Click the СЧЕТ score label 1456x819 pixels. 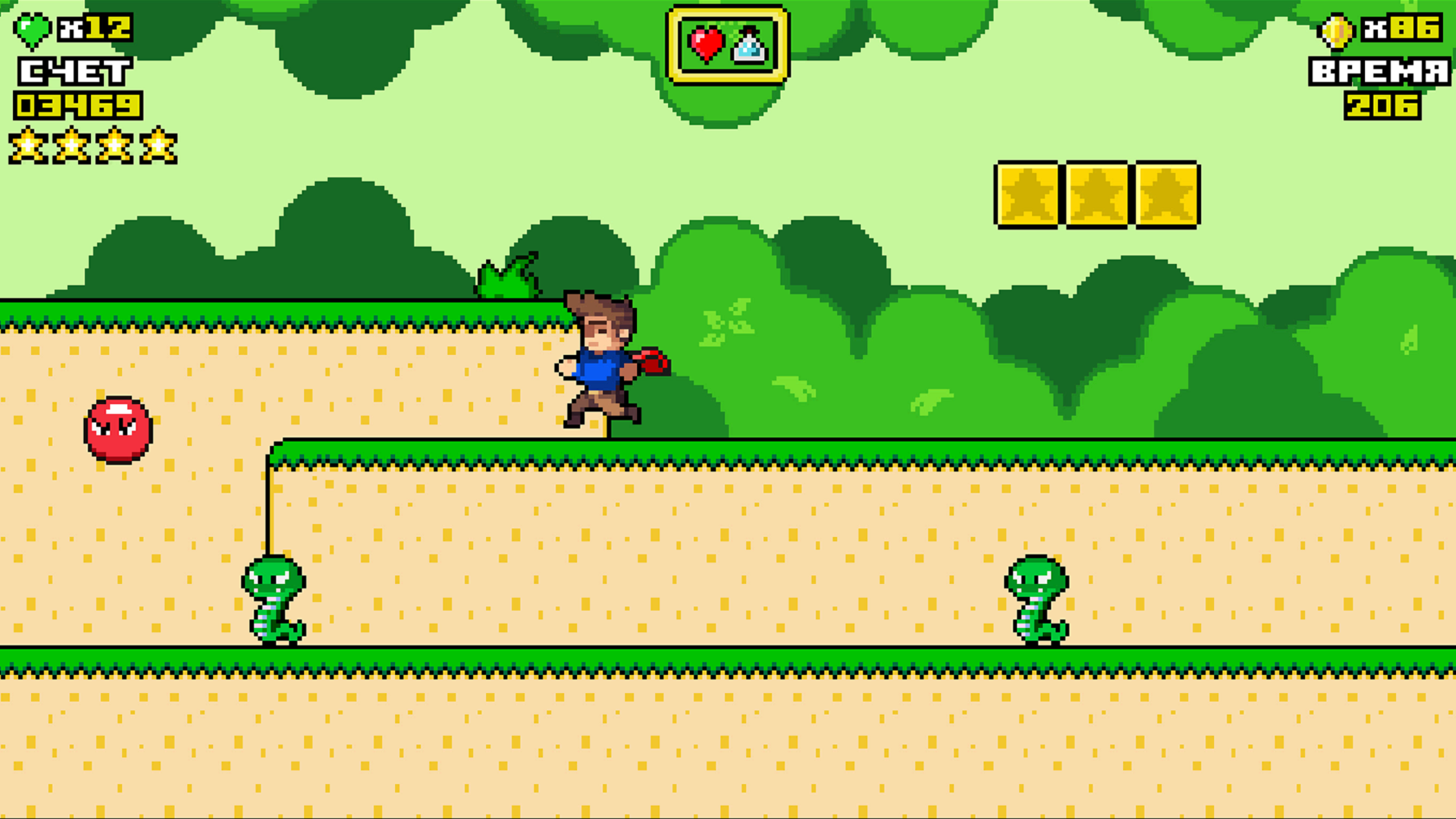click(x=72, y=71)
